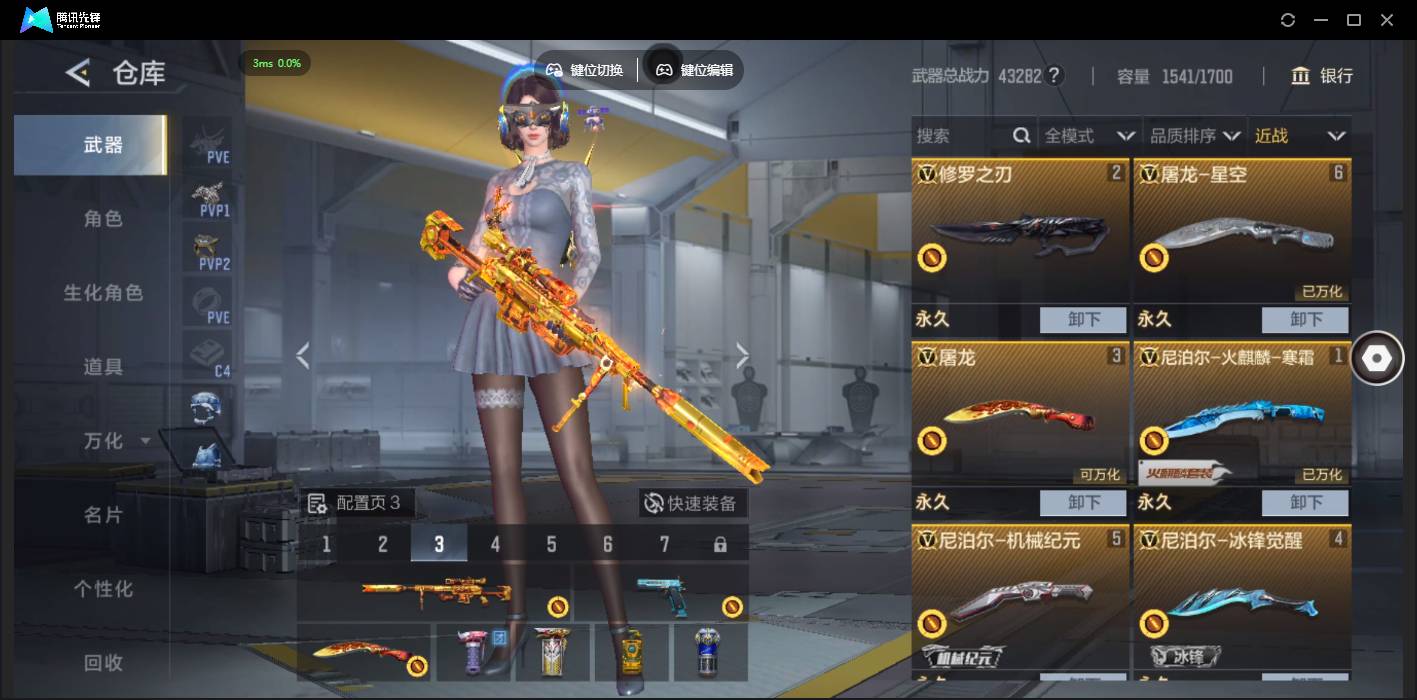Open the 银行 bank
Image resolution: width=1417 pixels, height=700 pixels.
pyautogui.click(x=1322, y=76)
